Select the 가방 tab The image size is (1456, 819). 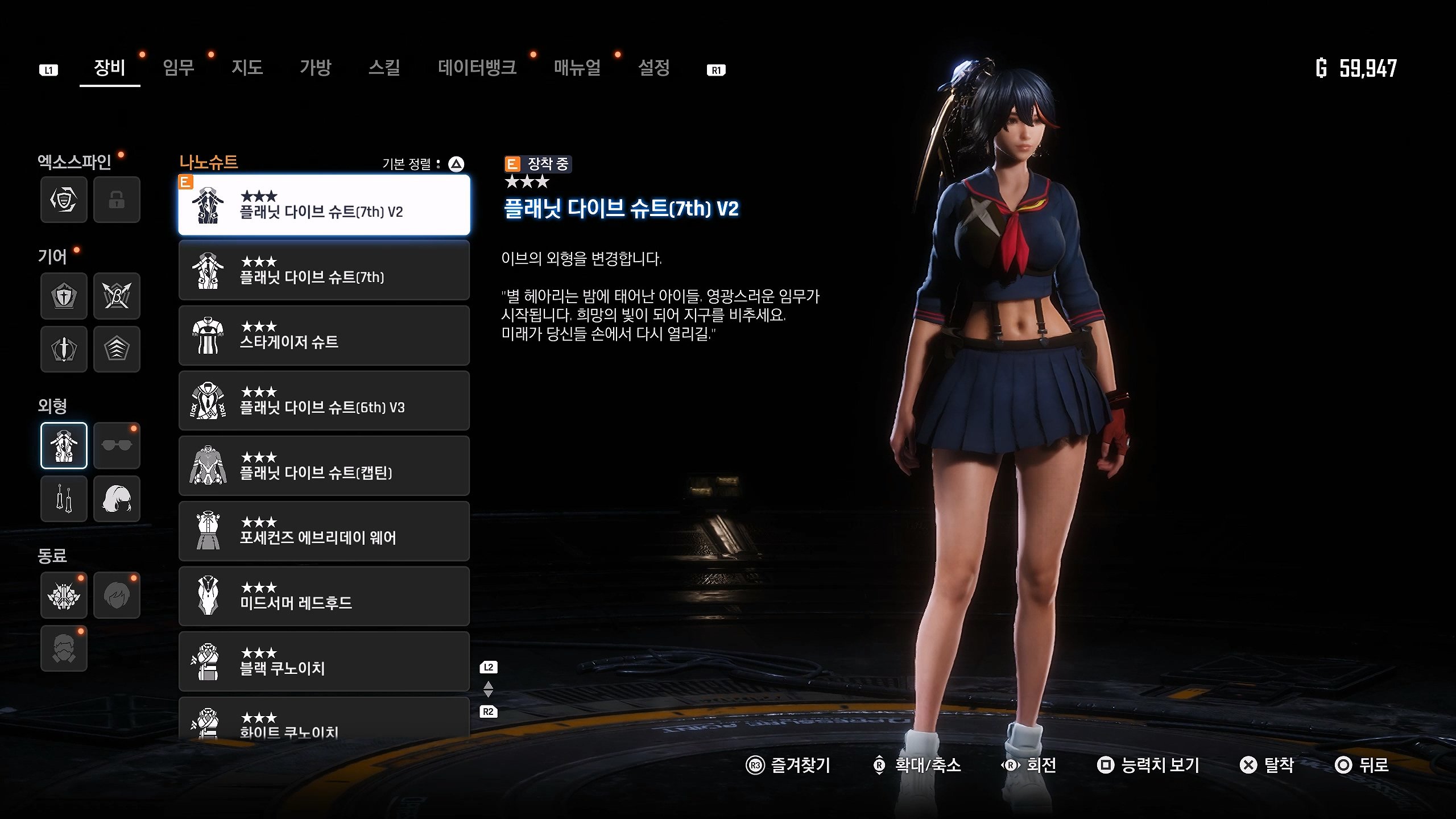315,68
